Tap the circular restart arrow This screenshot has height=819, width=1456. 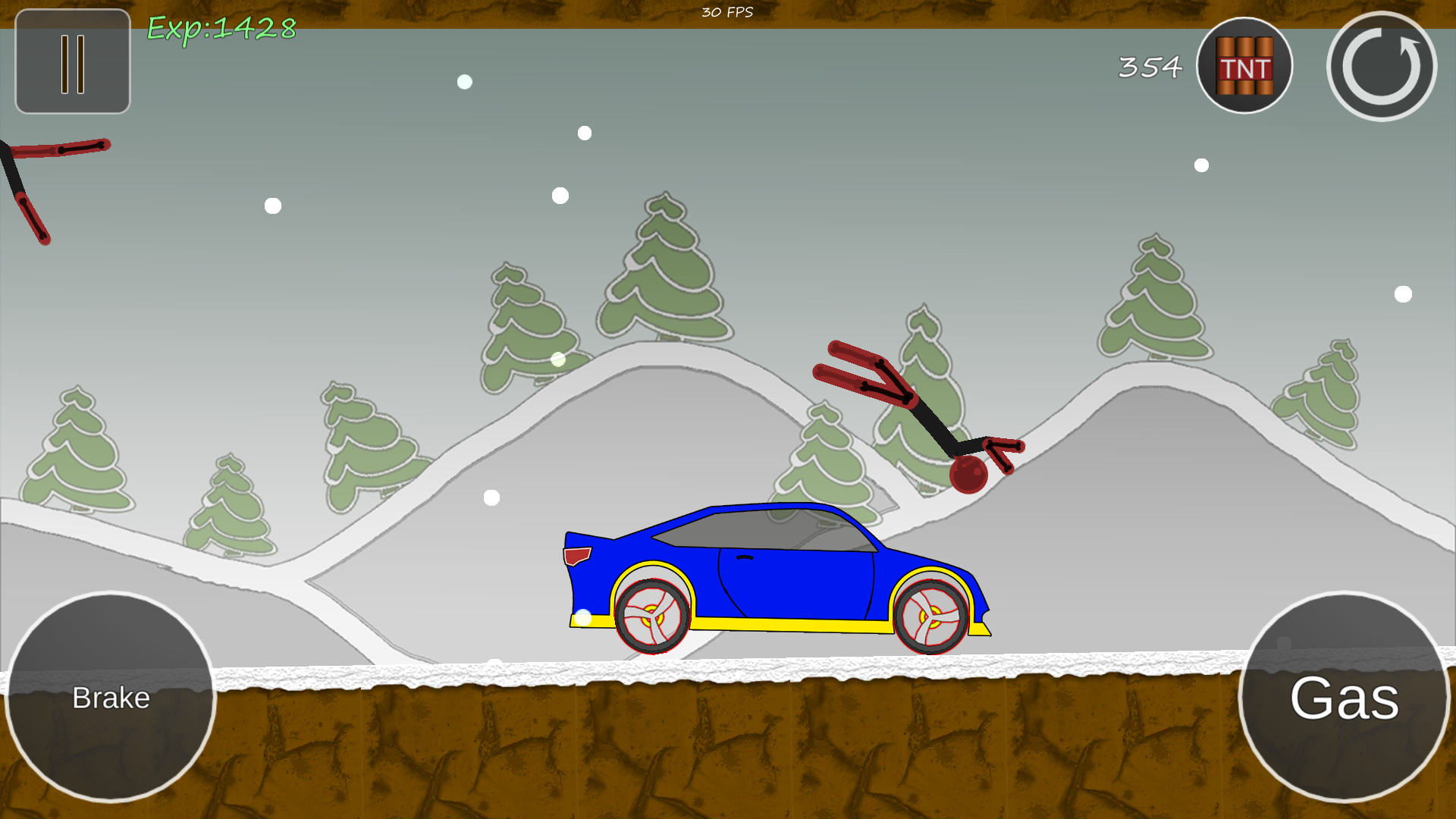pyautogui.click(x=1382, y=67)
